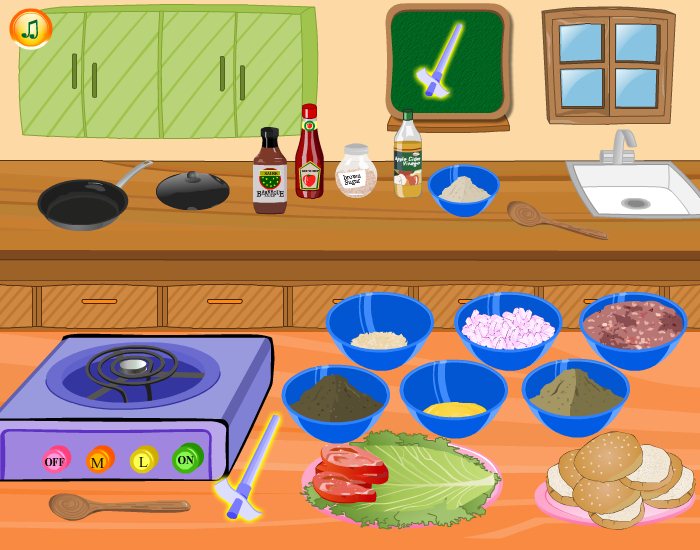Turn the stove OFF with the pink knob
Viewport: 700px width, 550px height.
click(56, 461)
